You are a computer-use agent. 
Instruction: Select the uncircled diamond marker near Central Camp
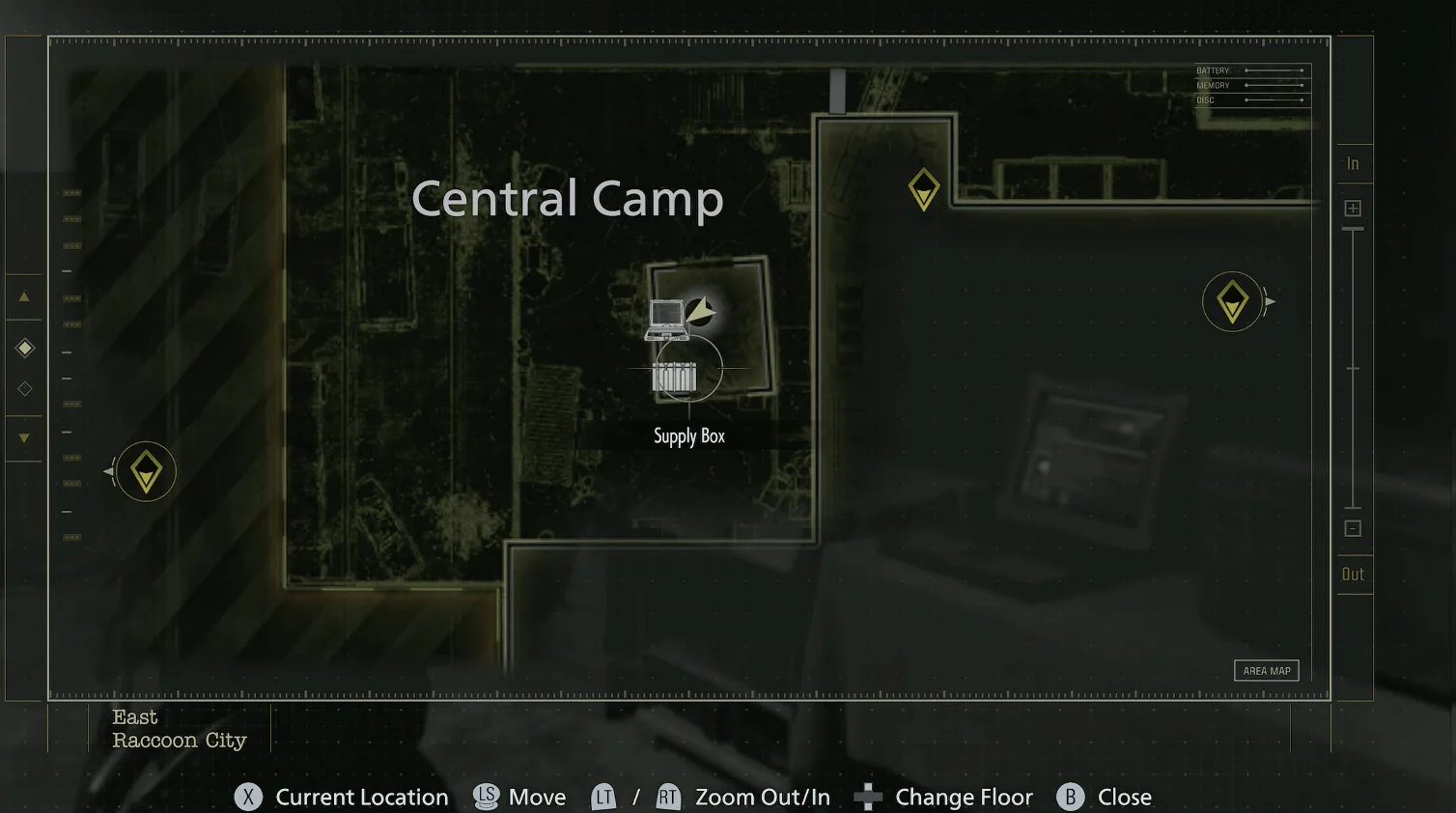tap(924, 189)
